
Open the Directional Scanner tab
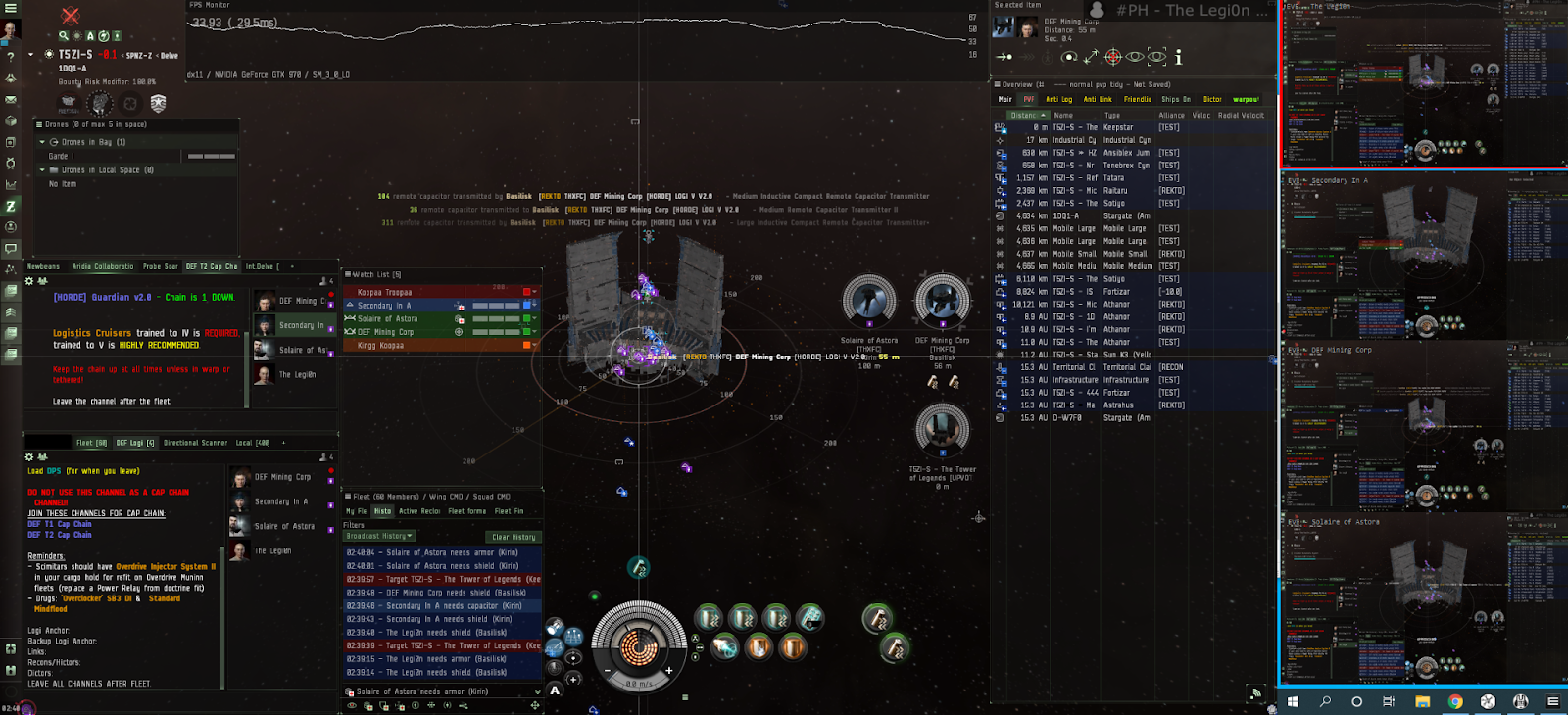195,443
